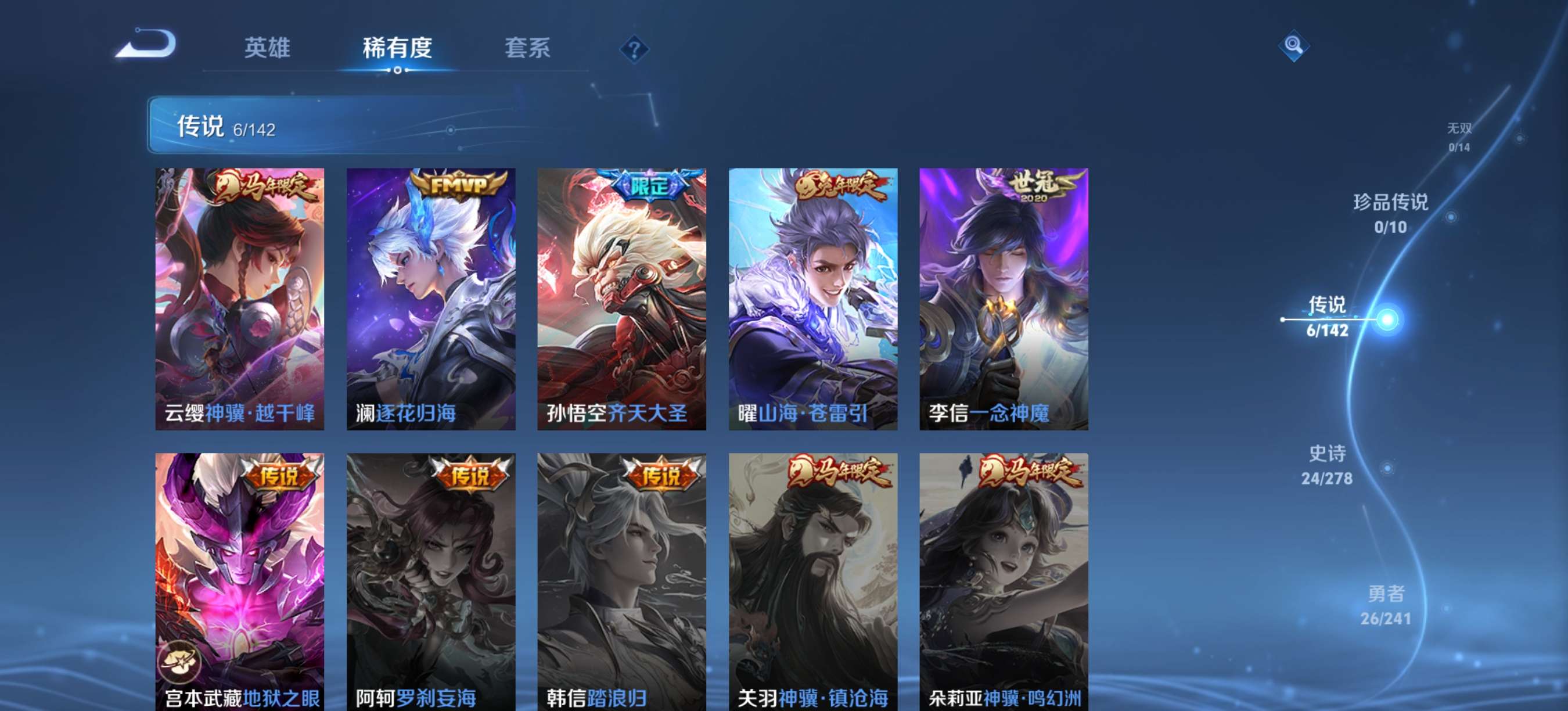Switch to the 套系 tab

point(528,49)
